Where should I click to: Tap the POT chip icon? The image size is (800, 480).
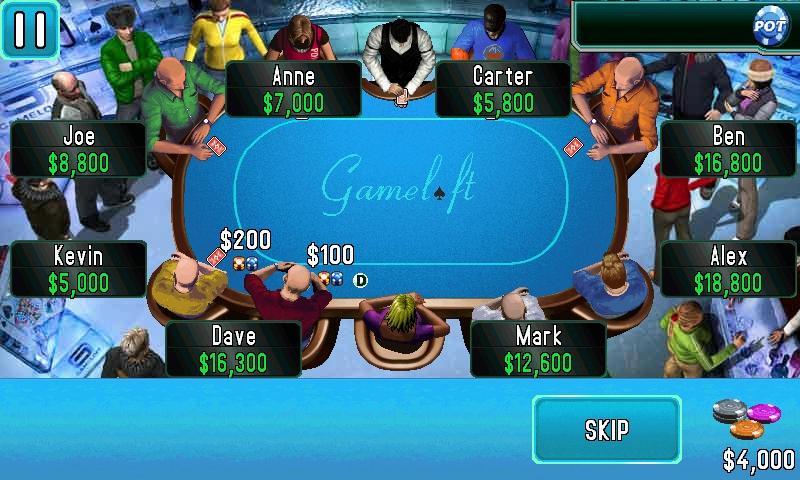click(x=770, y=23)
